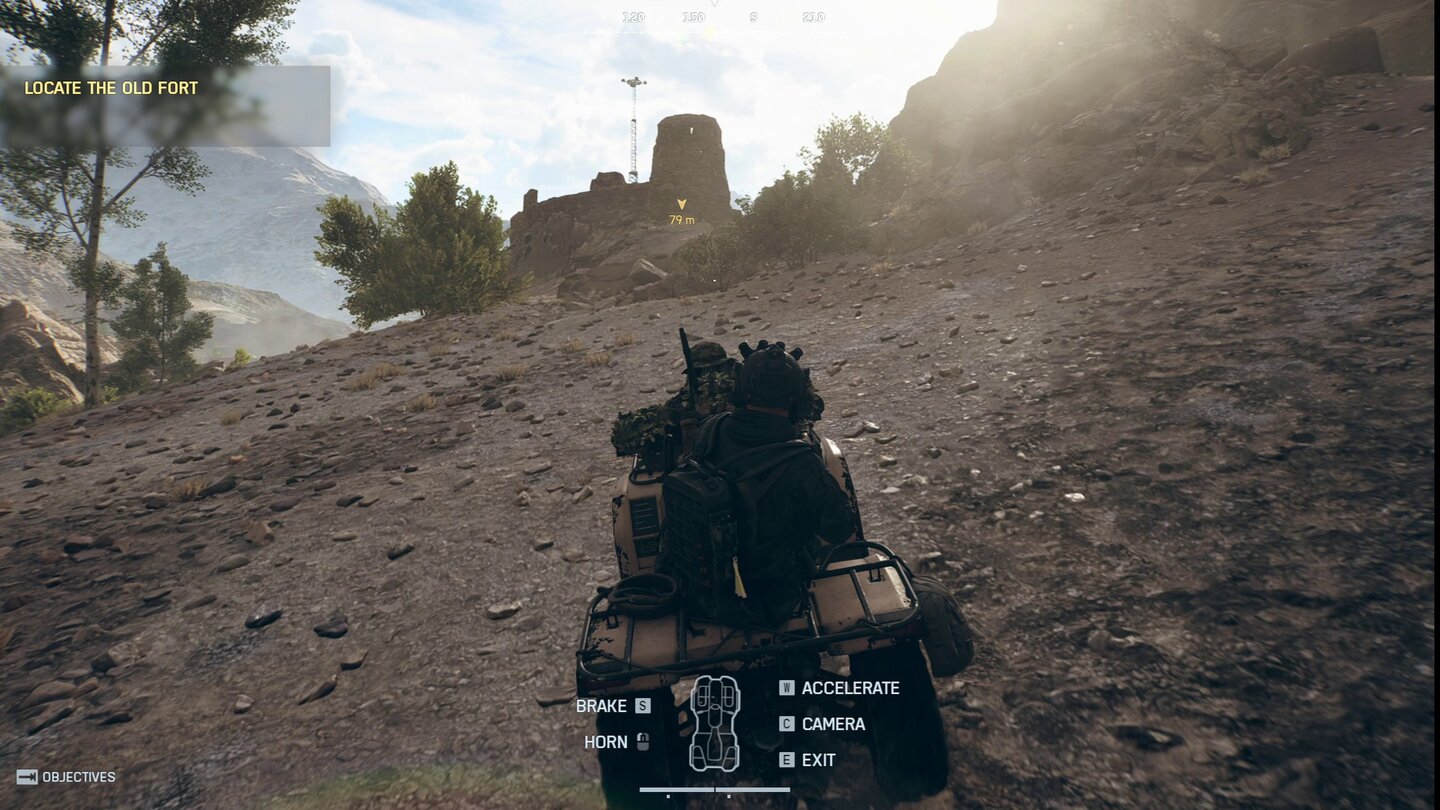The image size is (1440, 810).
Task: Click the ACCELERATE action label
Action: point(853,688)
